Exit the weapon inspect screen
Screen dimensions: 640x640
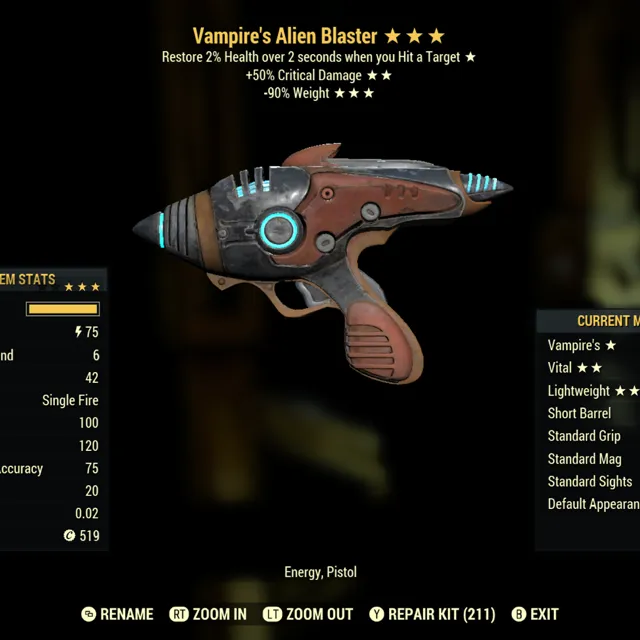click(534, 614)
